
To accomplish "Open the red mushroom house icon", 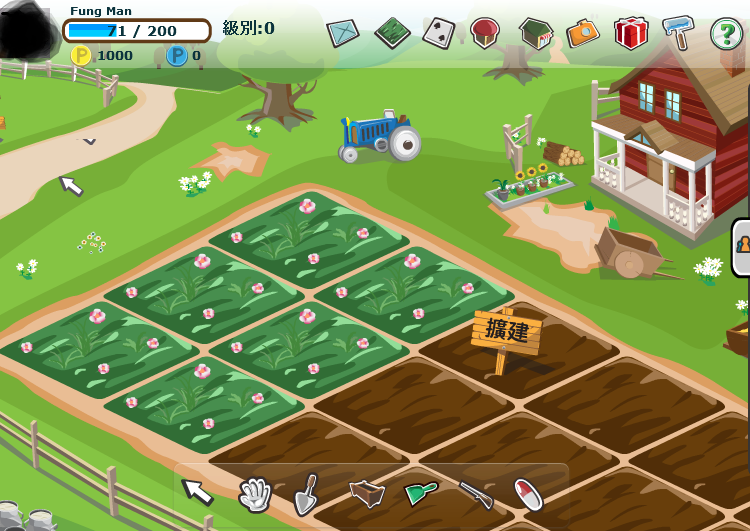I will pos(485,32).
